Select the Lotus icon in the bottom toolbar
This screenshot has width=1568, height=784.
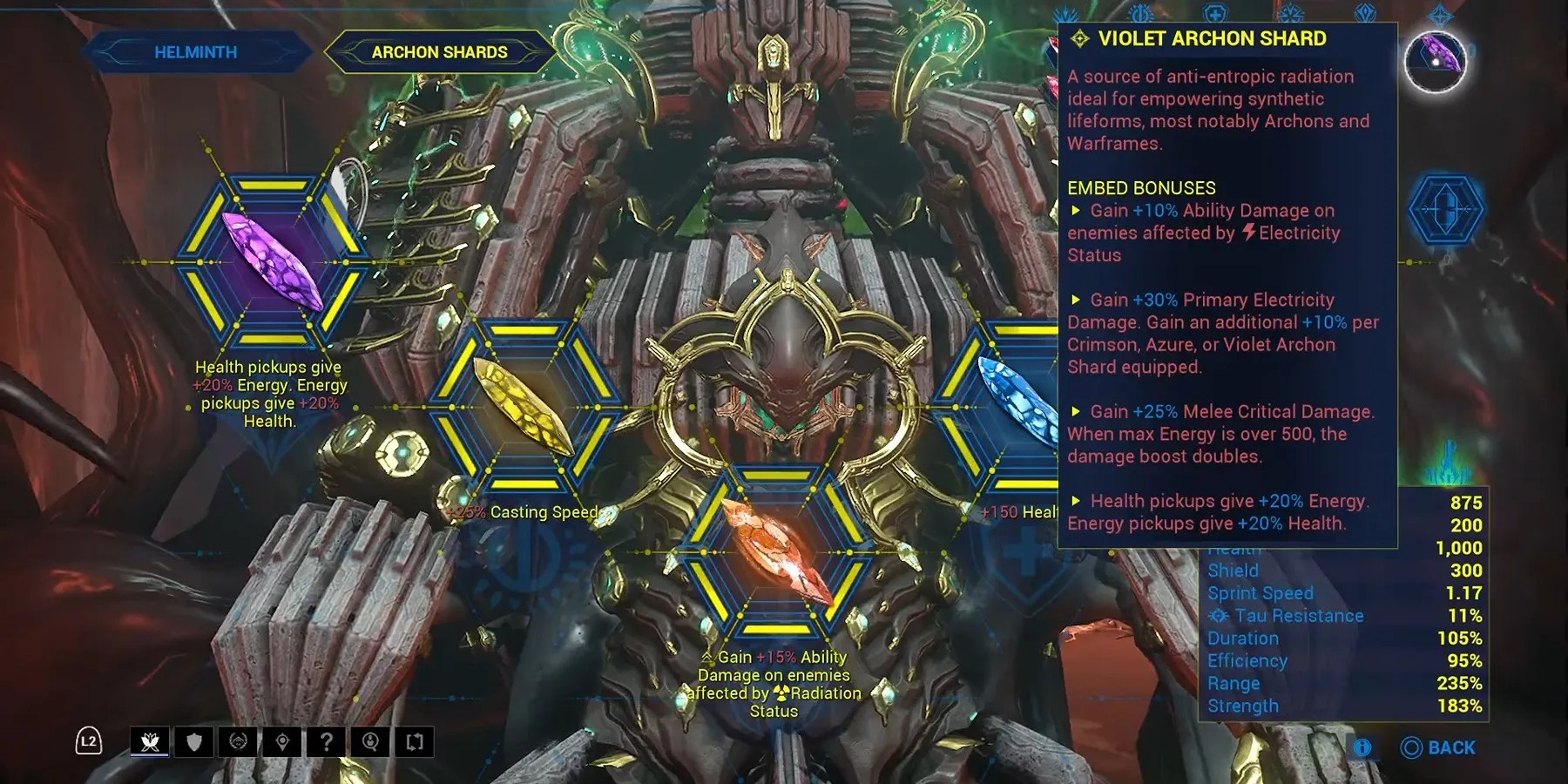click(150, 742)
